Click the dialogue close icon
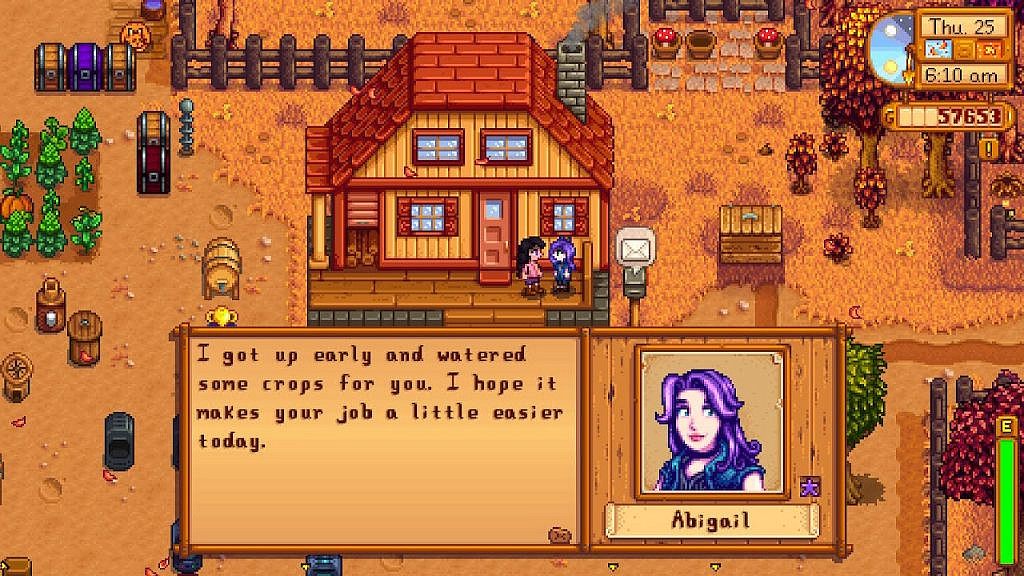The width and height of the screenshot is (1024, 576). tap(559, 535)
